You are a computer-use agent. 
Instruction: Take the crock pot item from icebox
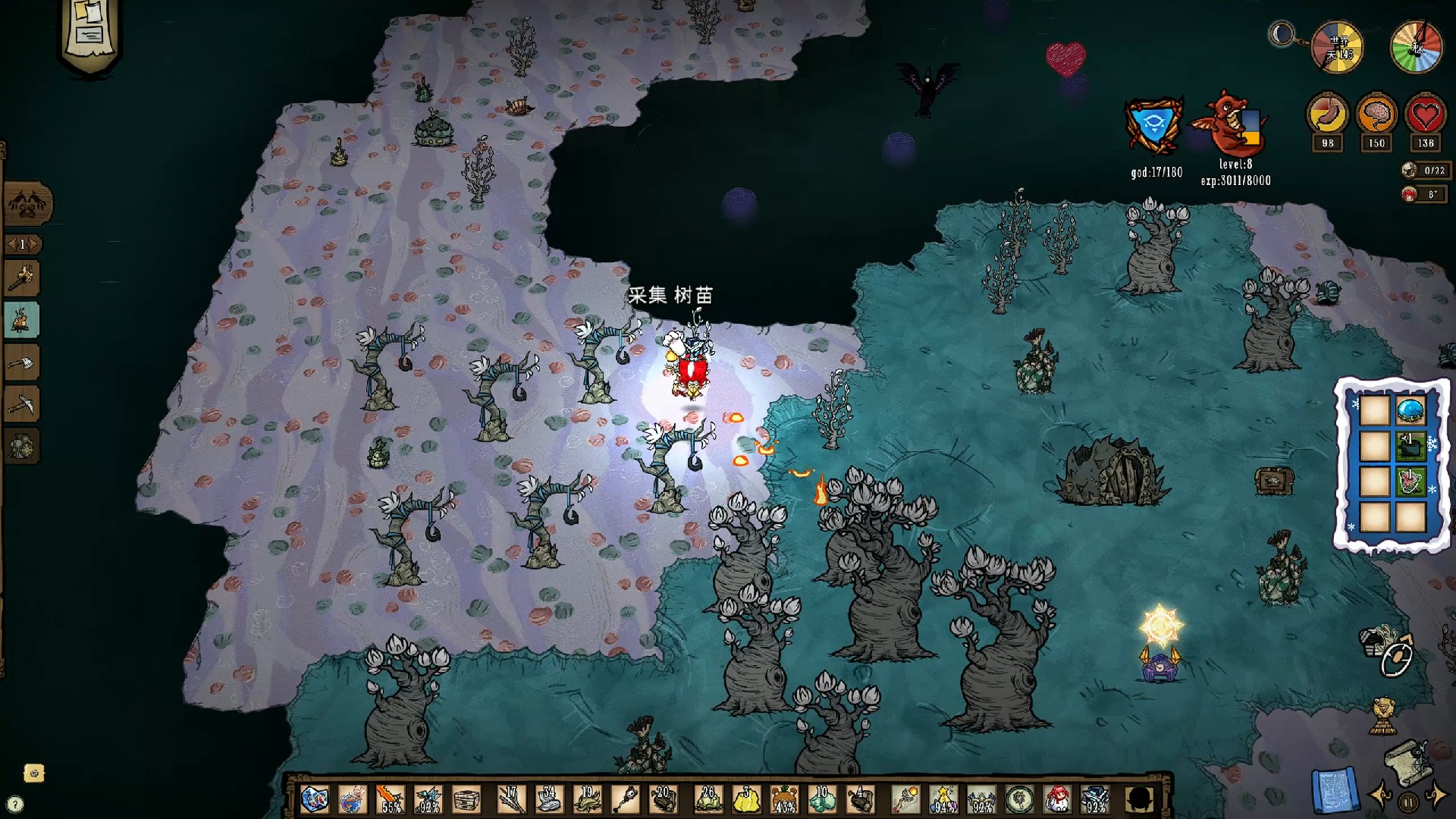click(x=1410, y=447)
